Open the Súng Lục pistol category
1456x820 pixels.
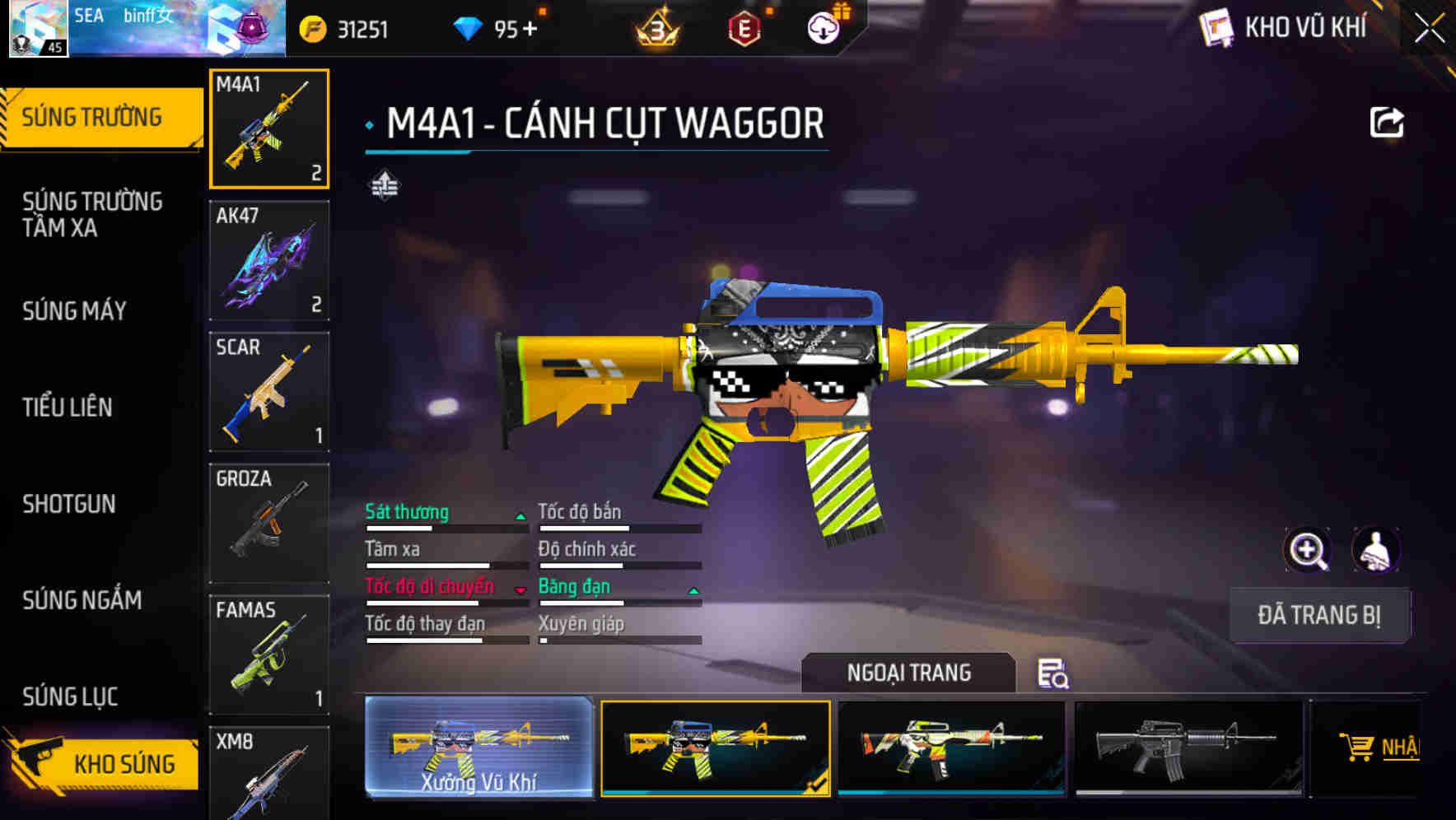tap(71, 697)
